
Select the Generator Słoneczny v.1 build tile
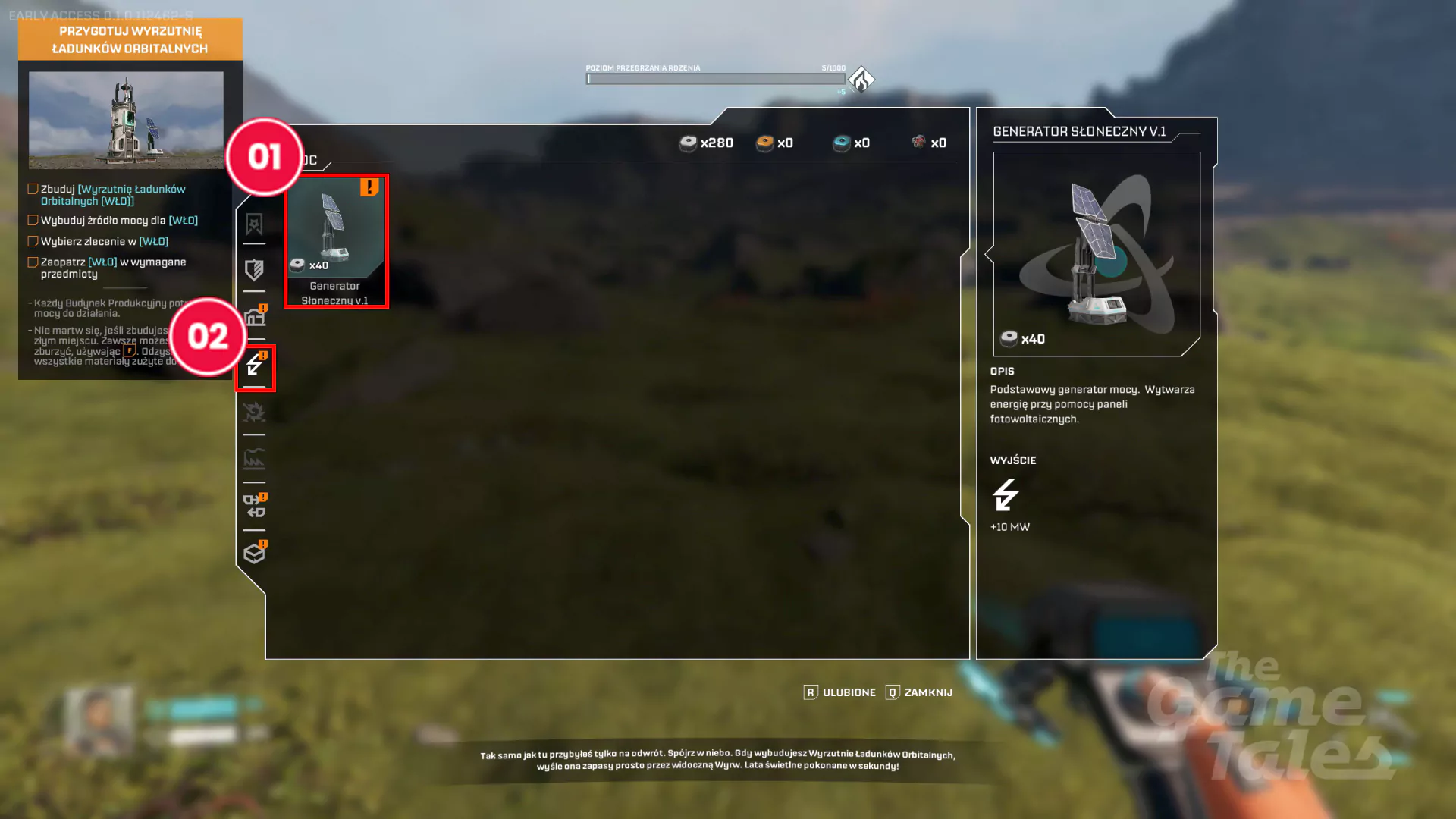[335, 241]
